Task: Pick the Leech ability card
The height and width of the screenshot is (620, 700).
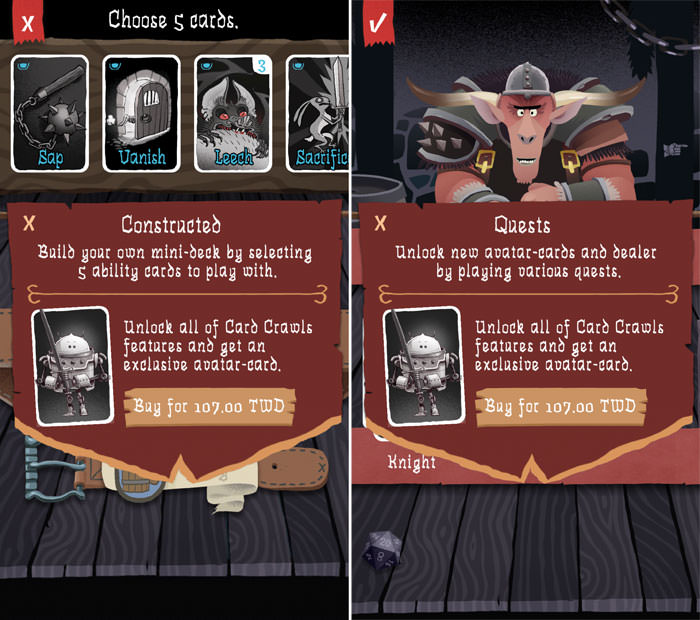Action: (x=233, y=112)
